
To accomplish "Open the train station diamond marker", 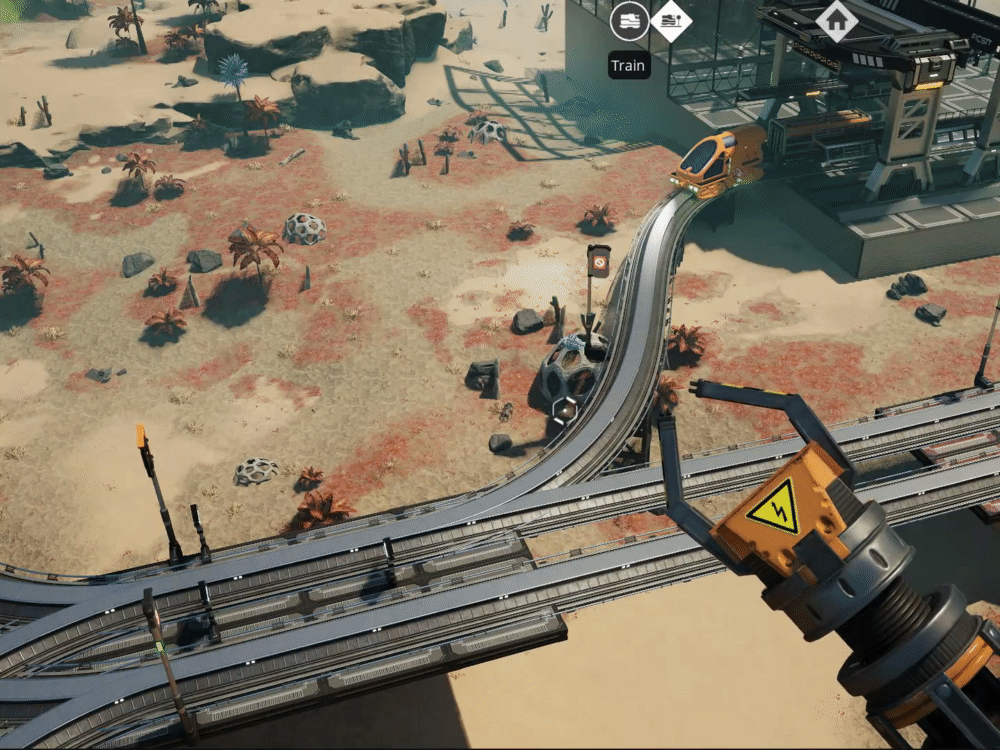I will 671,20.
